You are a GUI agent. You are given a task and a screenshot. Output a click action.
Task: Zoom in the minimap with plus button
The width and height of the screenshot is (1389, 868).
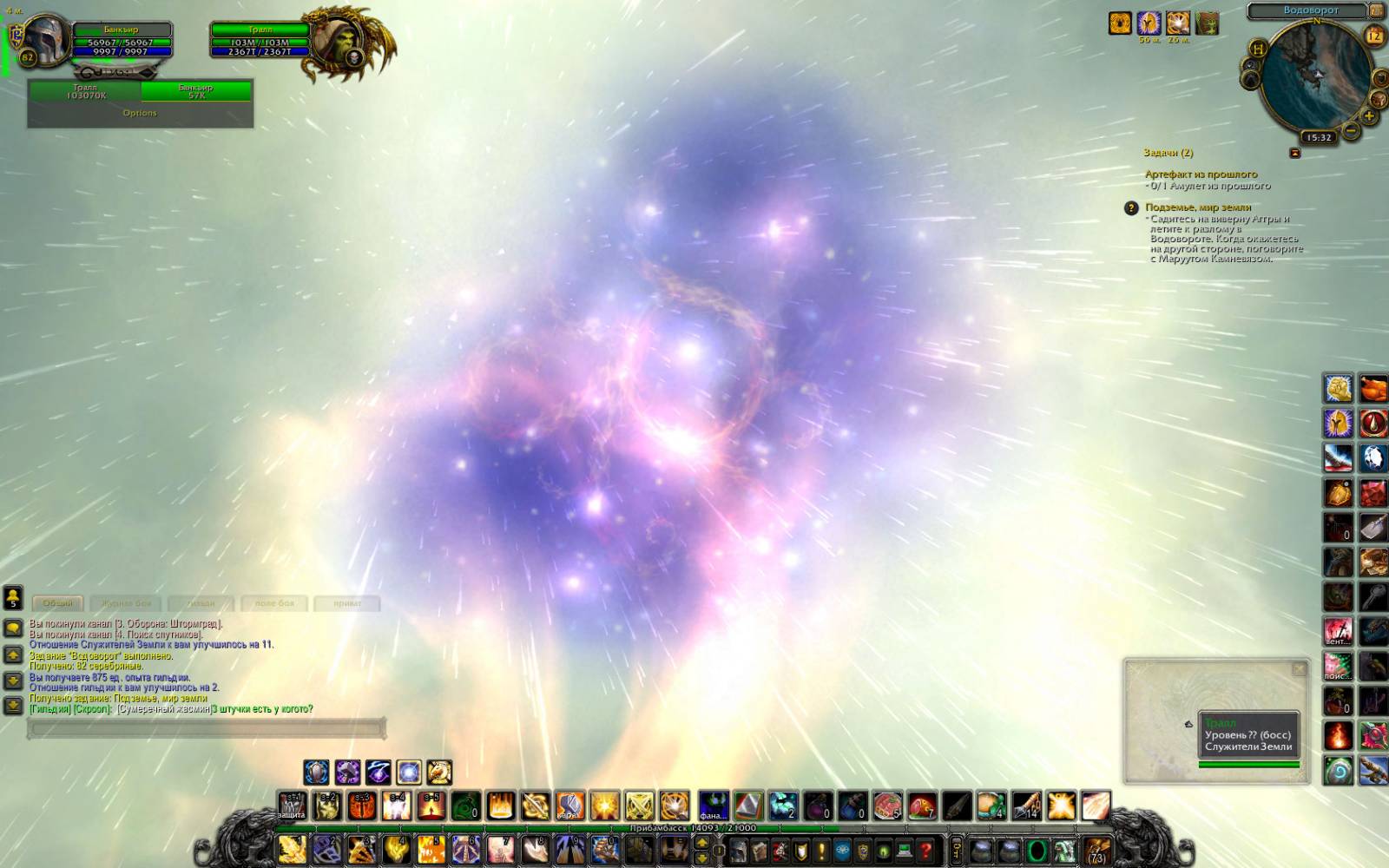click(1369, 116)
